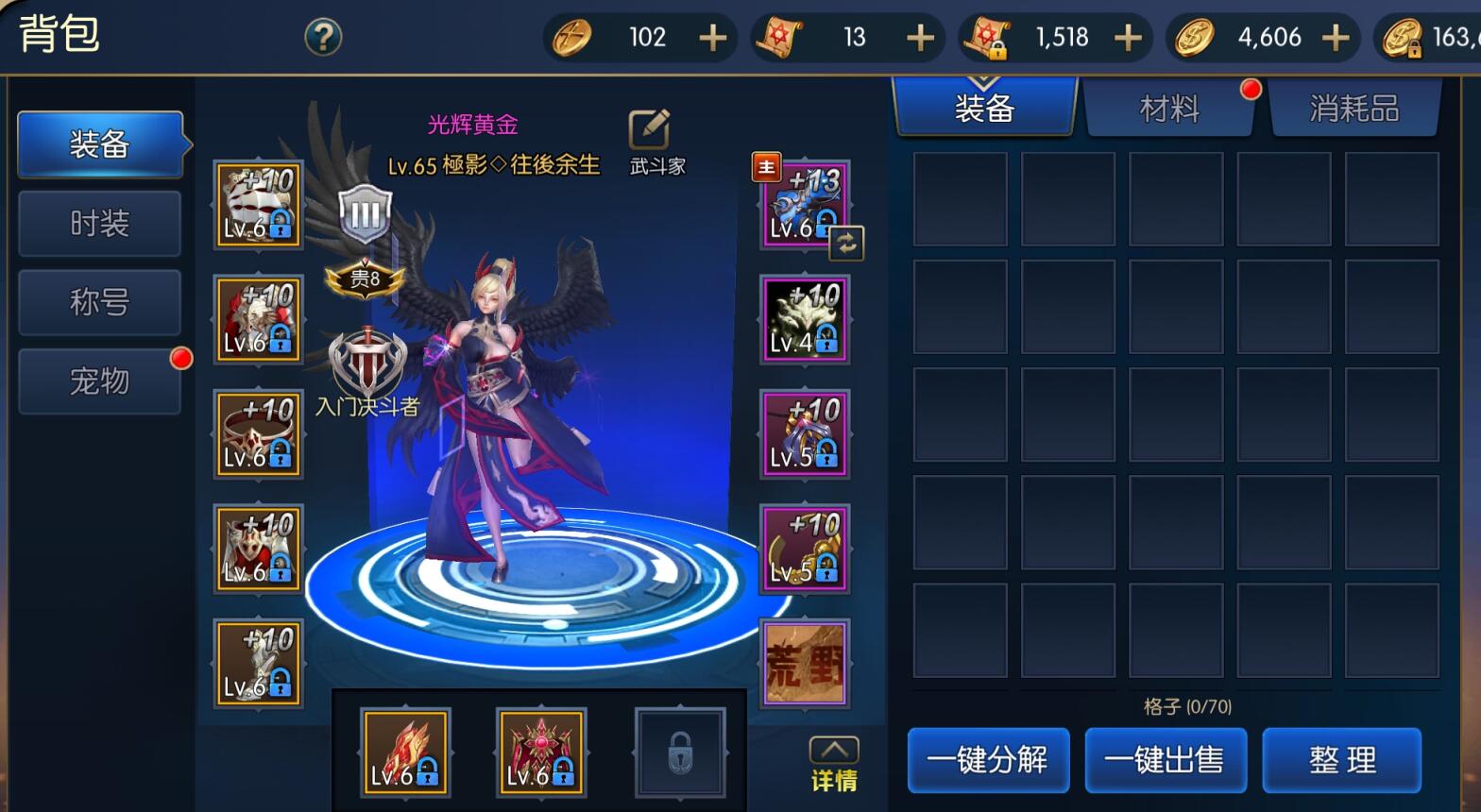Click the plus beside the 1,518 scroll currency
The height and width of the screenshot is (812, 1481).
1127,37
